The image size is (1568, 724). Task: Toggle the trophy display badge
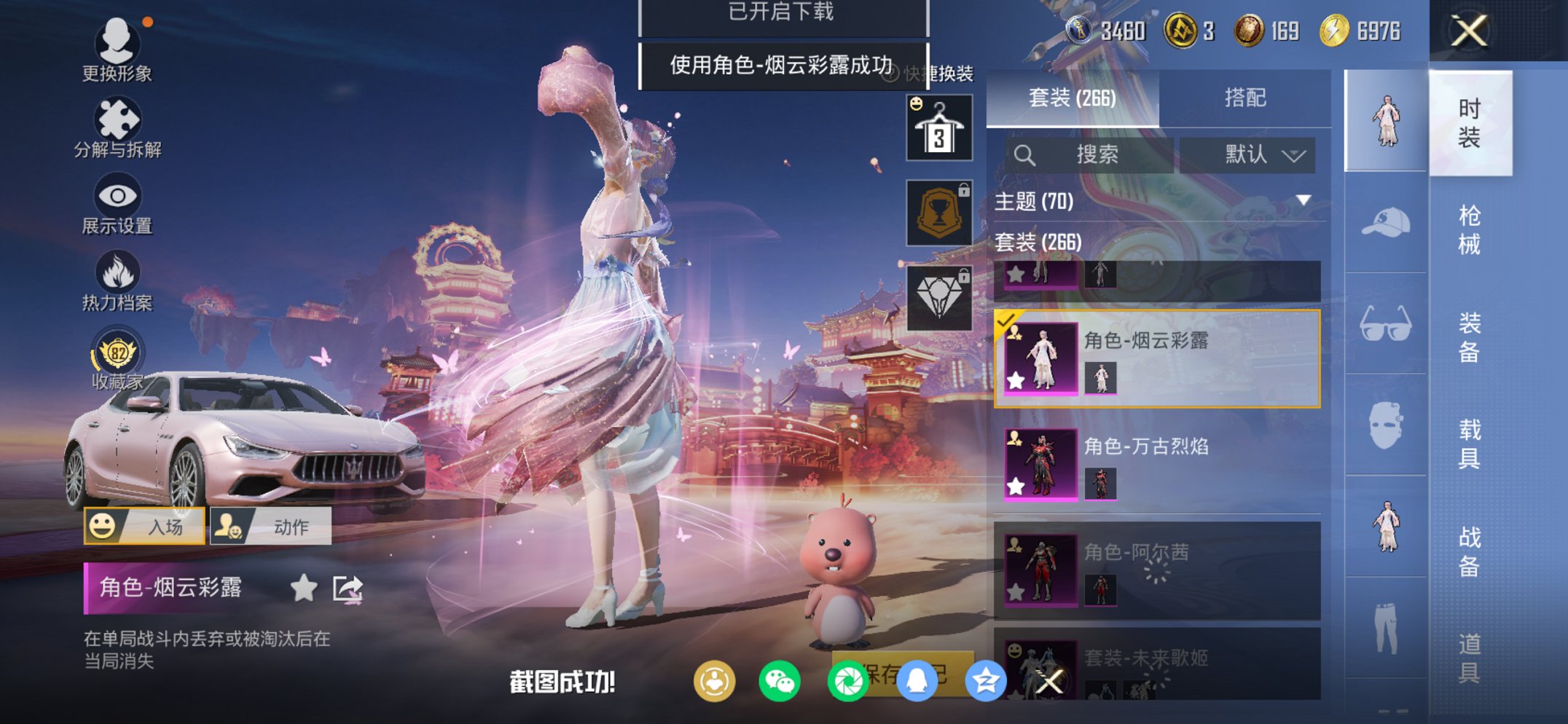click(x=938, y=212)
